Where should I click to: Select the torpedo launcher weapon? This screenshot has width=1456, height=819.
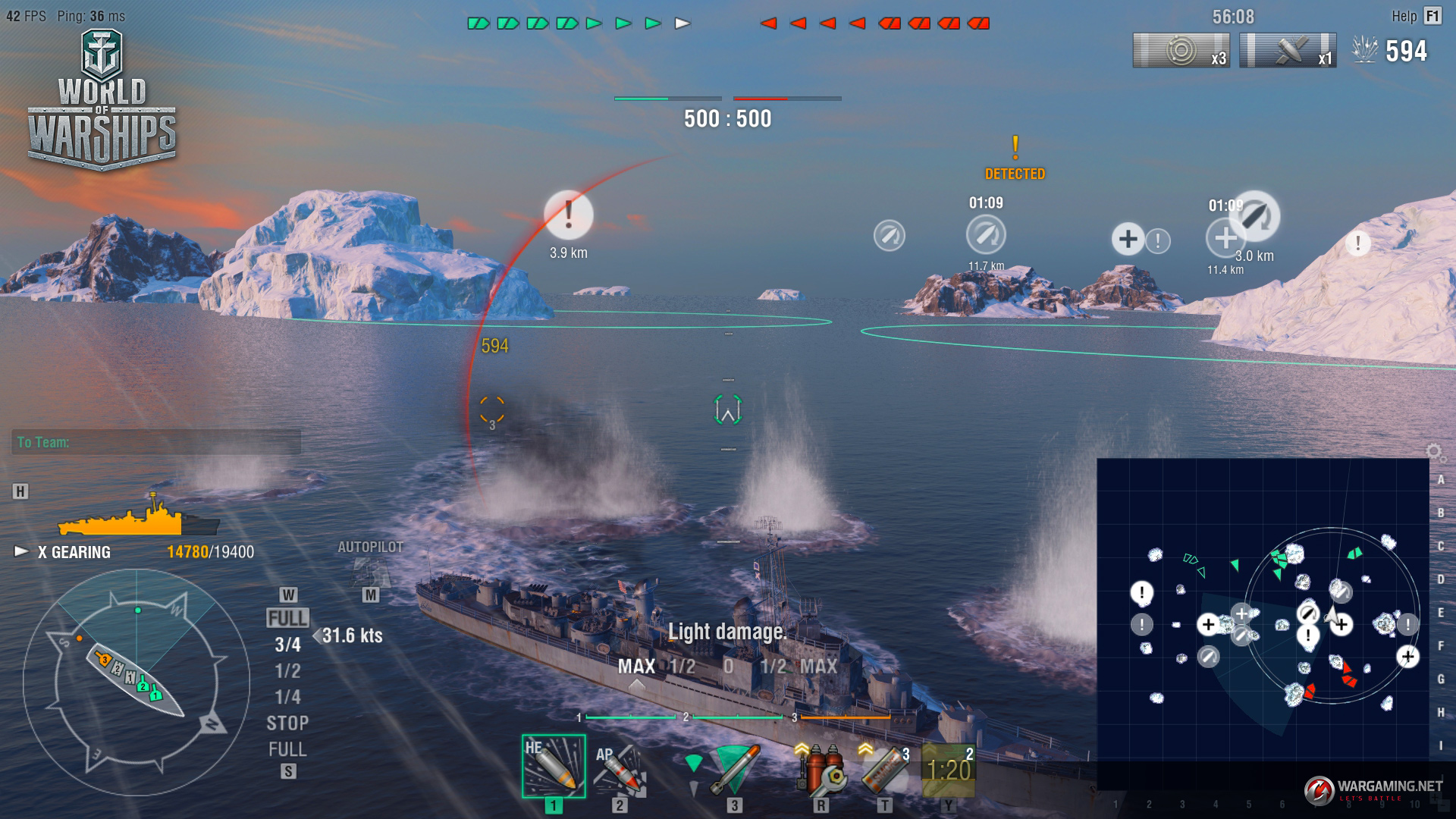click(x=733, y=769)
